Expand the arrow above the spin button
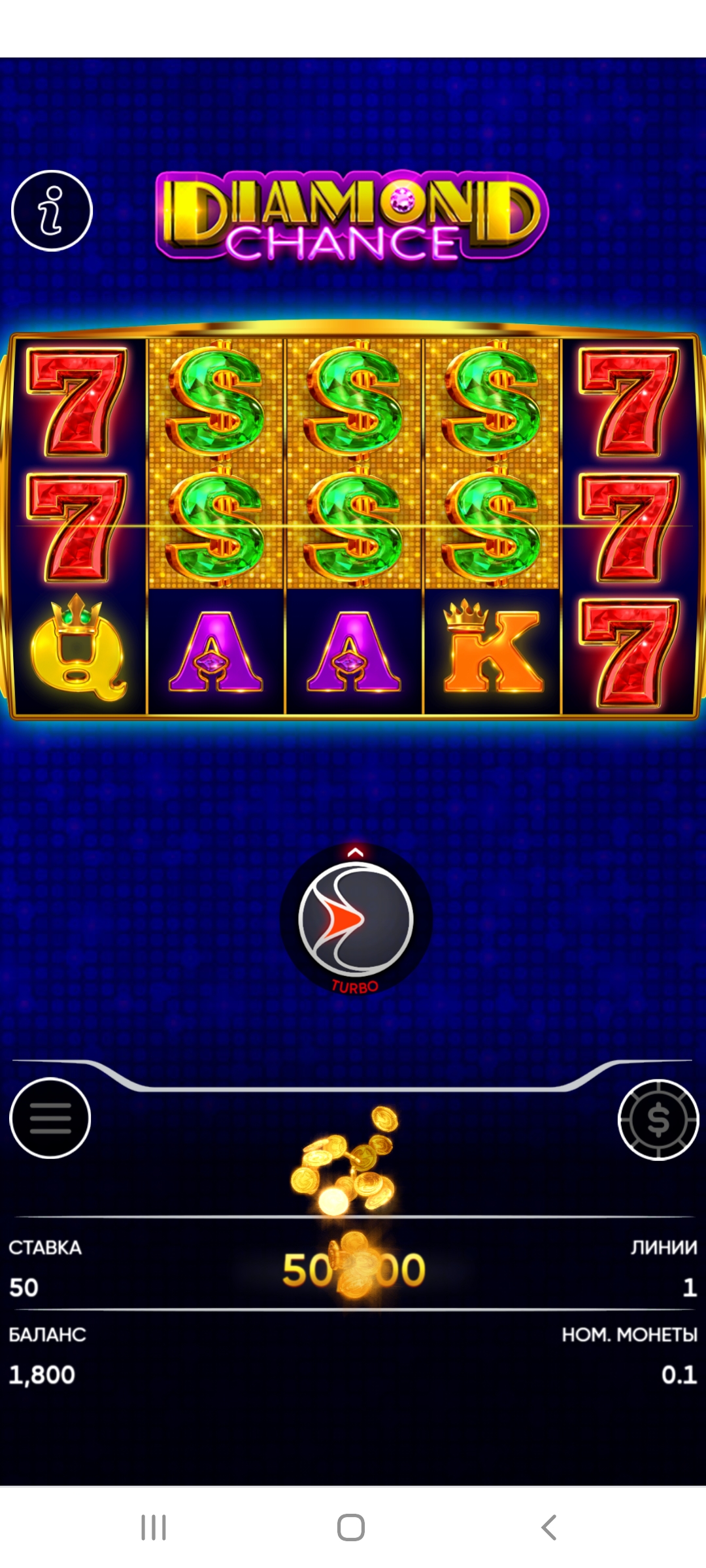 point(356,852)
